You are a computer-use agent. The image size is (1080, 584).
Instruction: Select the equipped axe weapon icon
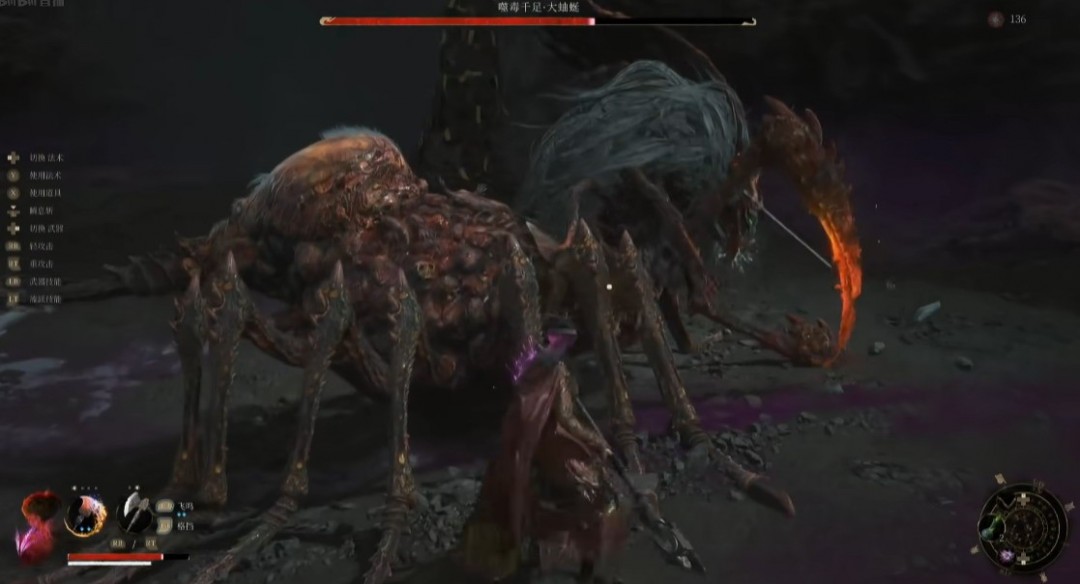(x=134, y=514)
